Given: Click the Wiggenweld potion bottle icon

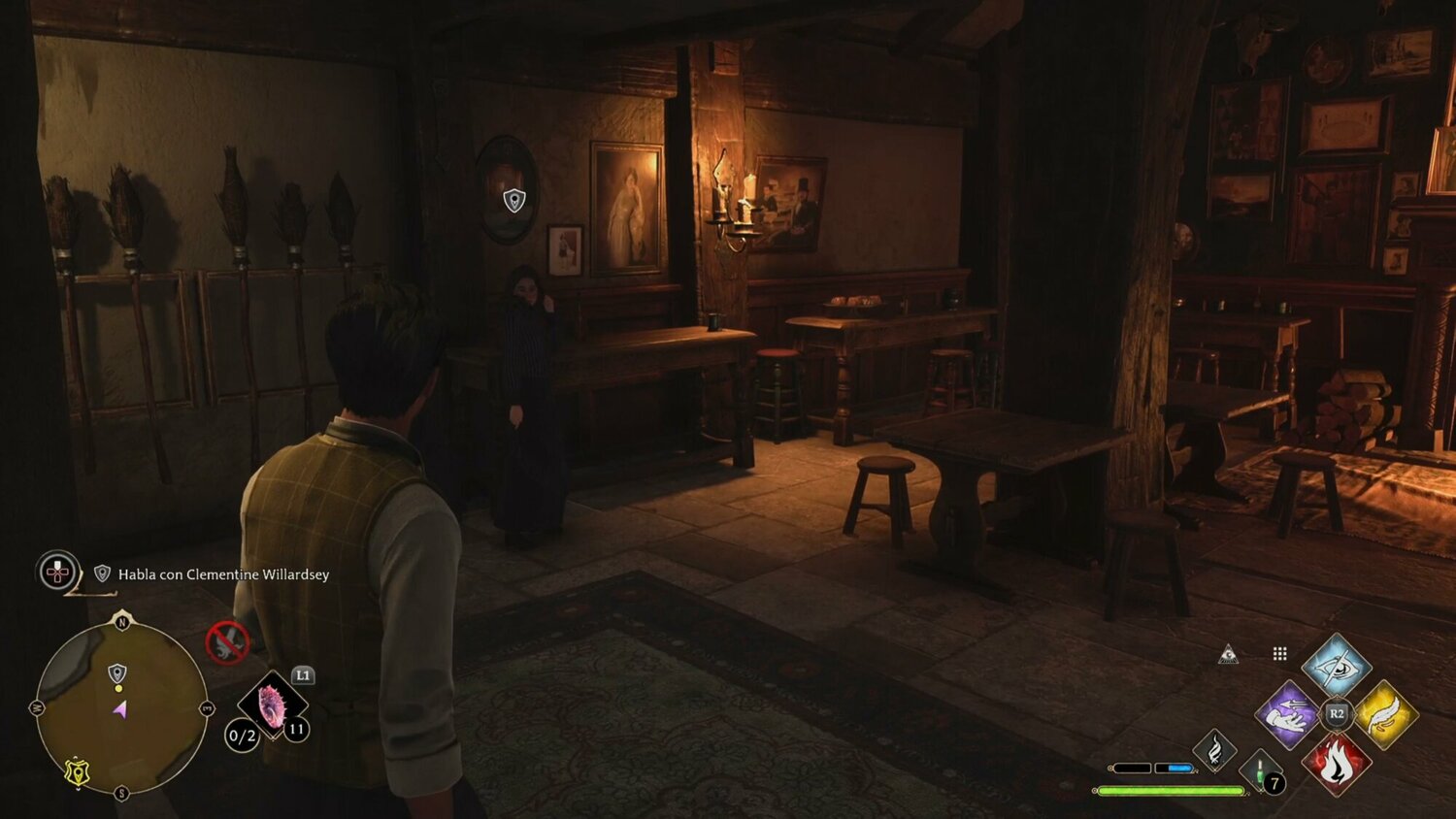Looking at the screenshot, I should 1258,772.
